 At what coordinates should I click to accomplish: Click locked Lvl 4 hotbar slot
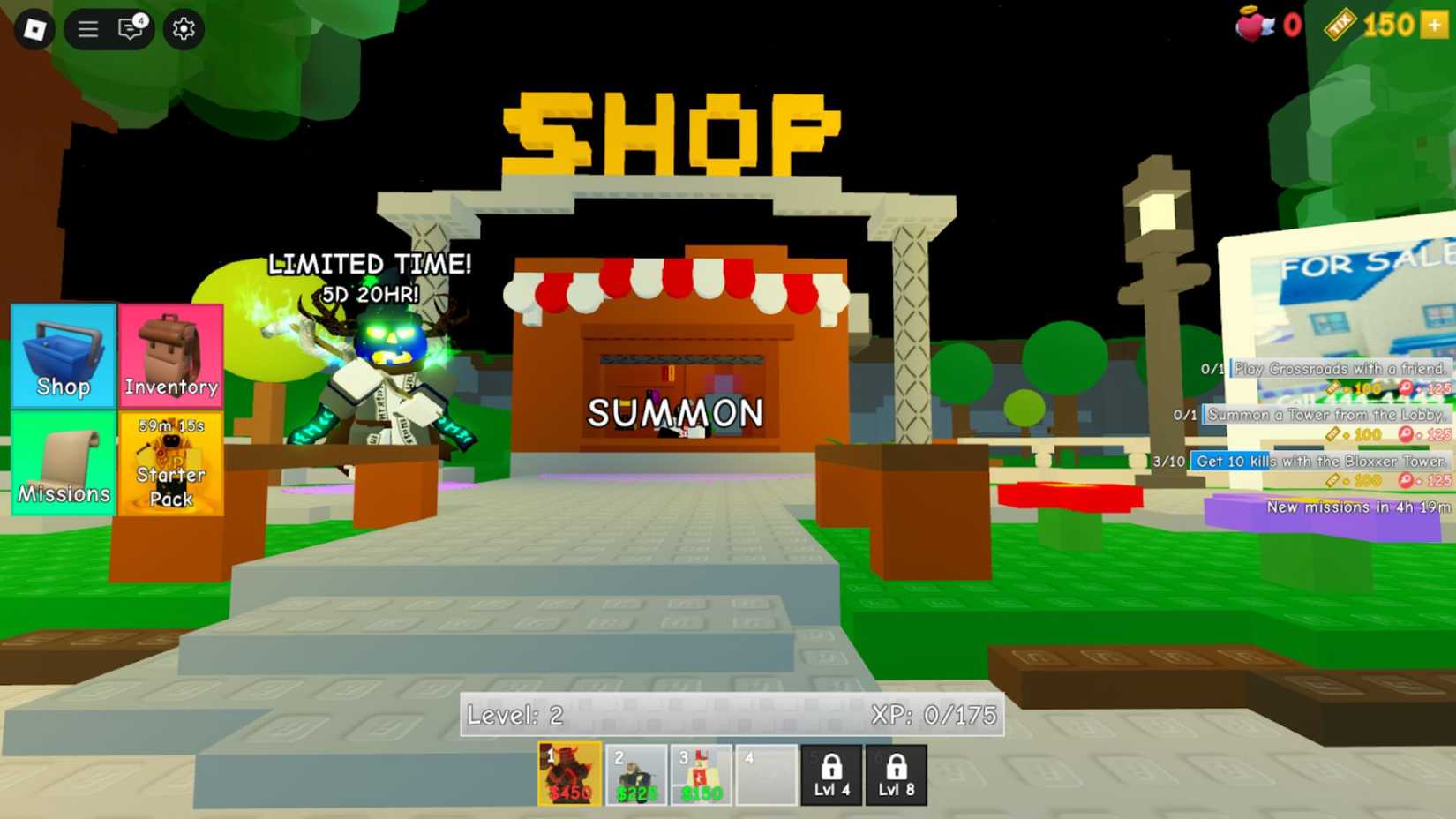[x=830, y=772]
